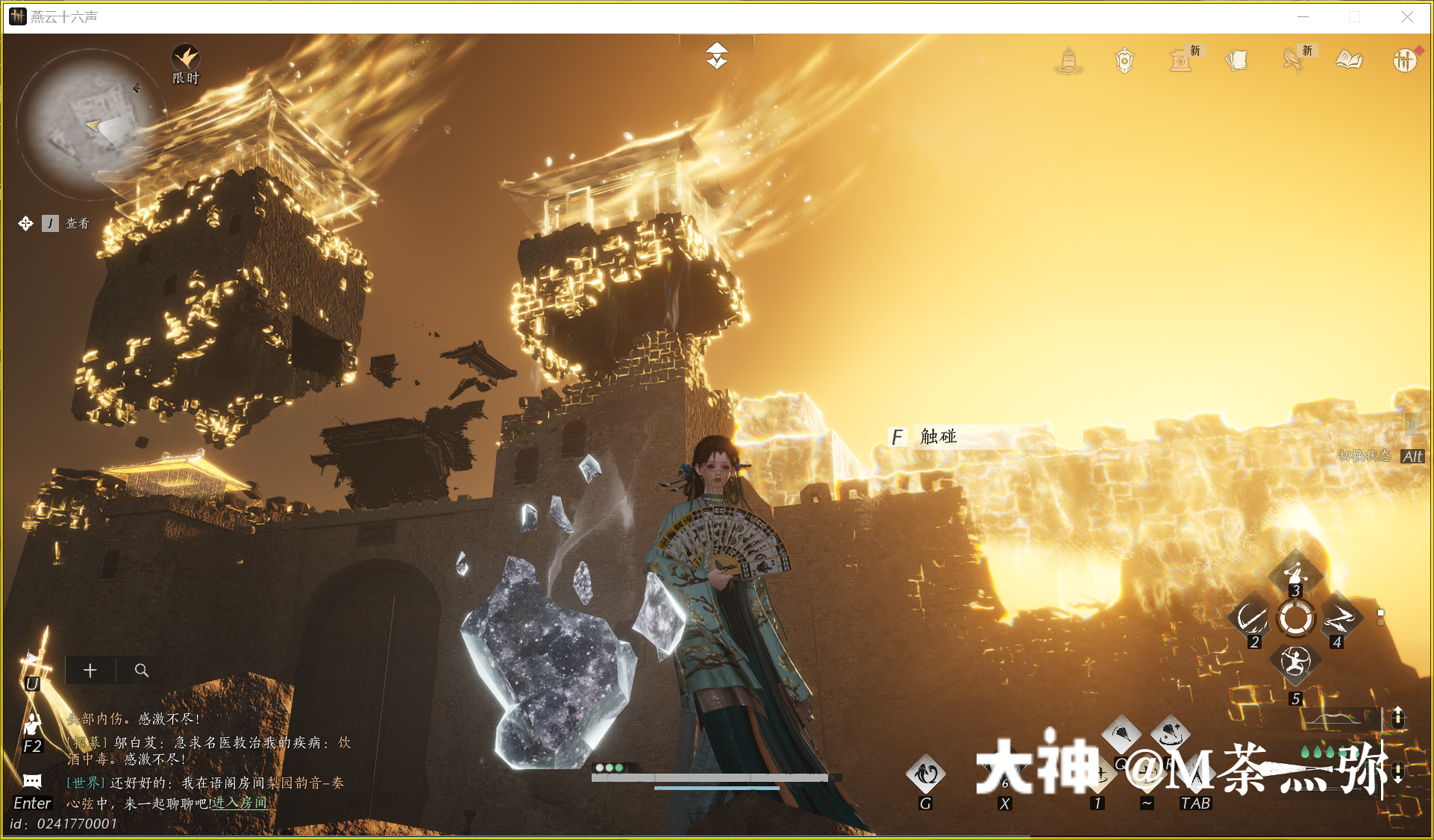Open the emote figure icon

(x=32, y=723)
